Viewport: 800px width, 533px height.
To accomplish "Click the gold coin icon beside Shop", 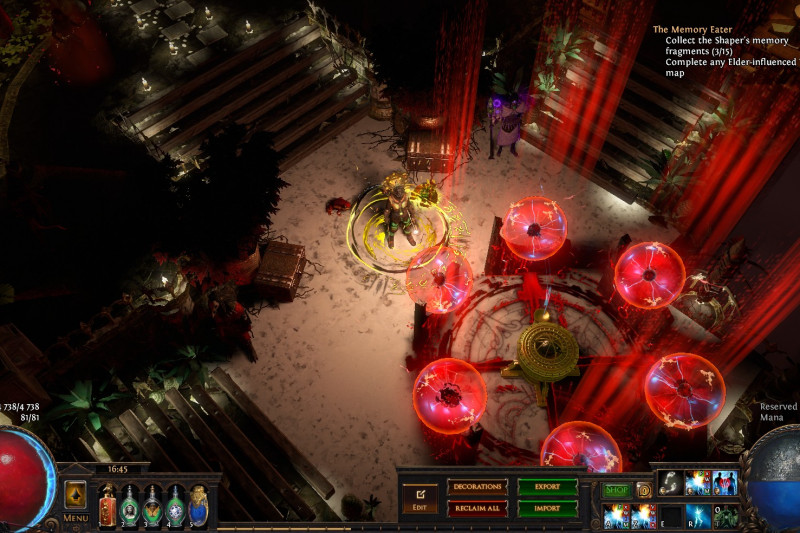I will coord(643,490).
